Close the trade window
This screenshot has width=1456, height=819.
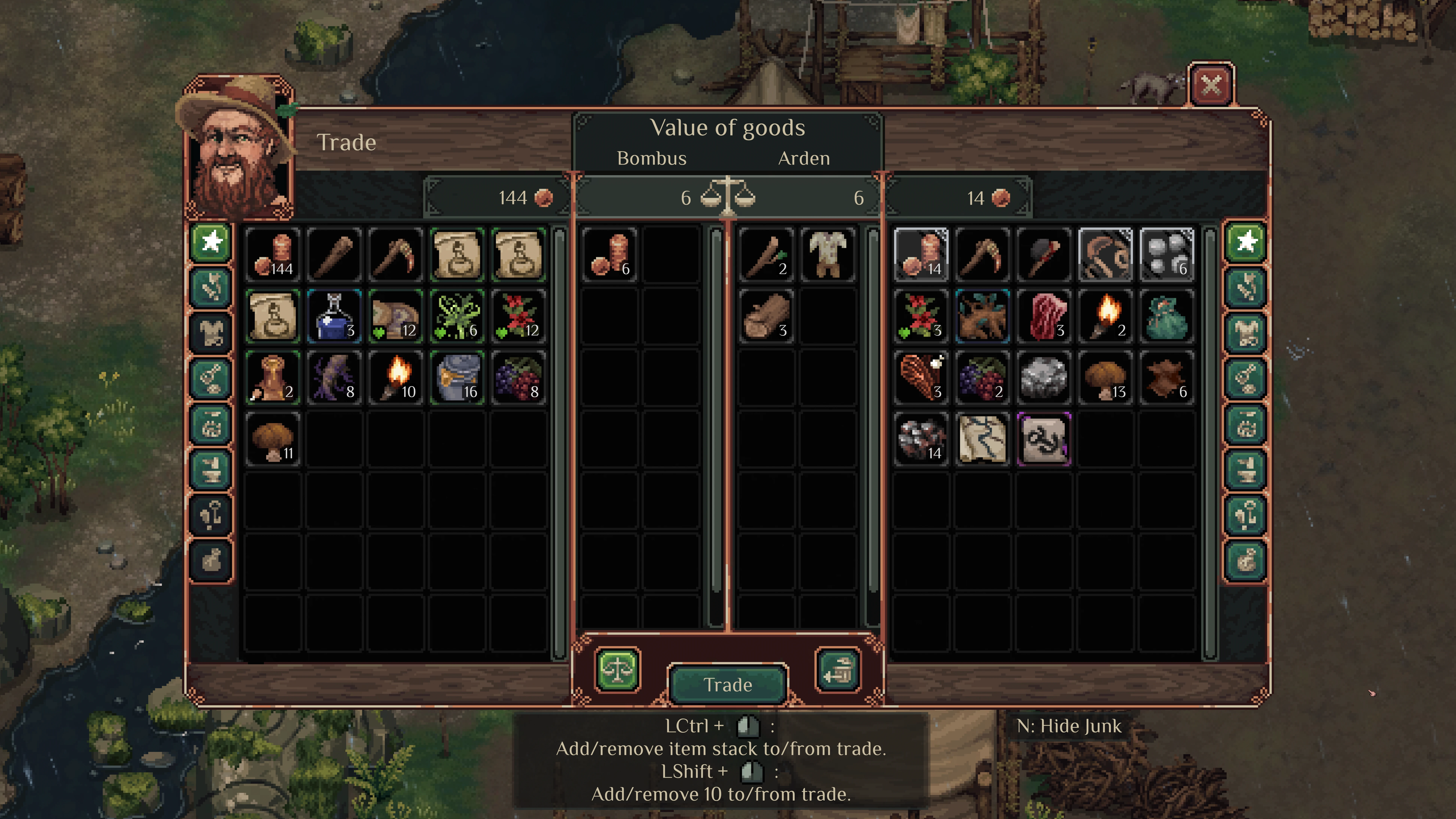1211,85
